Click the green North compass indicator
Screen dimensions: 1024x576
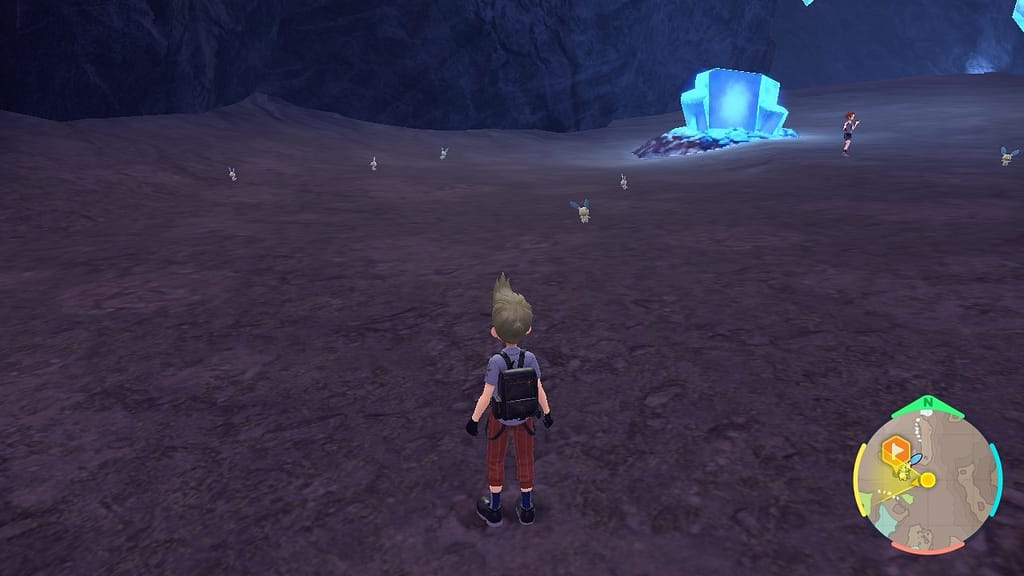pyautogui.click(x=928, y=405)
